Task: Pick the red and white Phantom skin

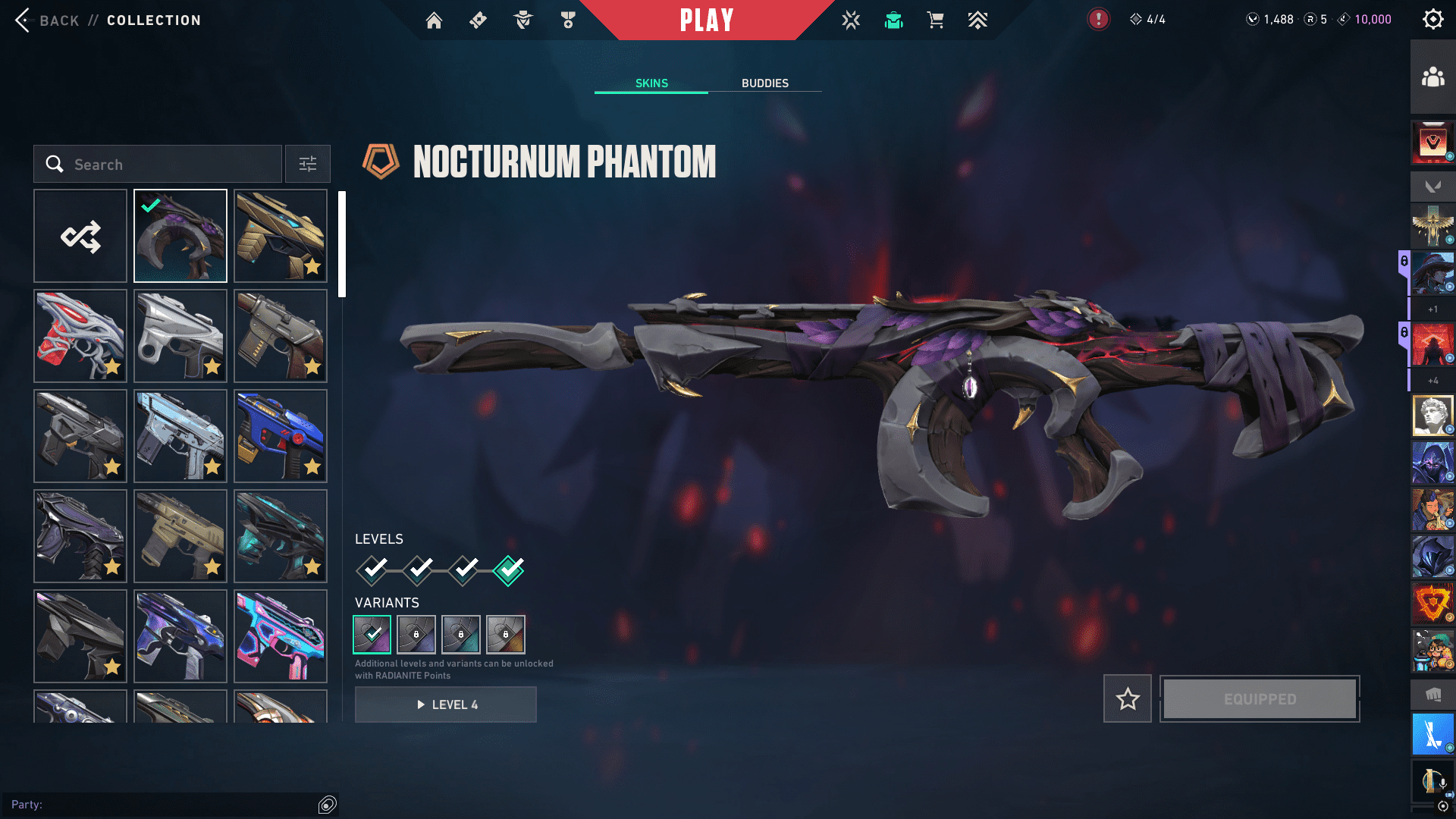Action: [x=80, y=337]
